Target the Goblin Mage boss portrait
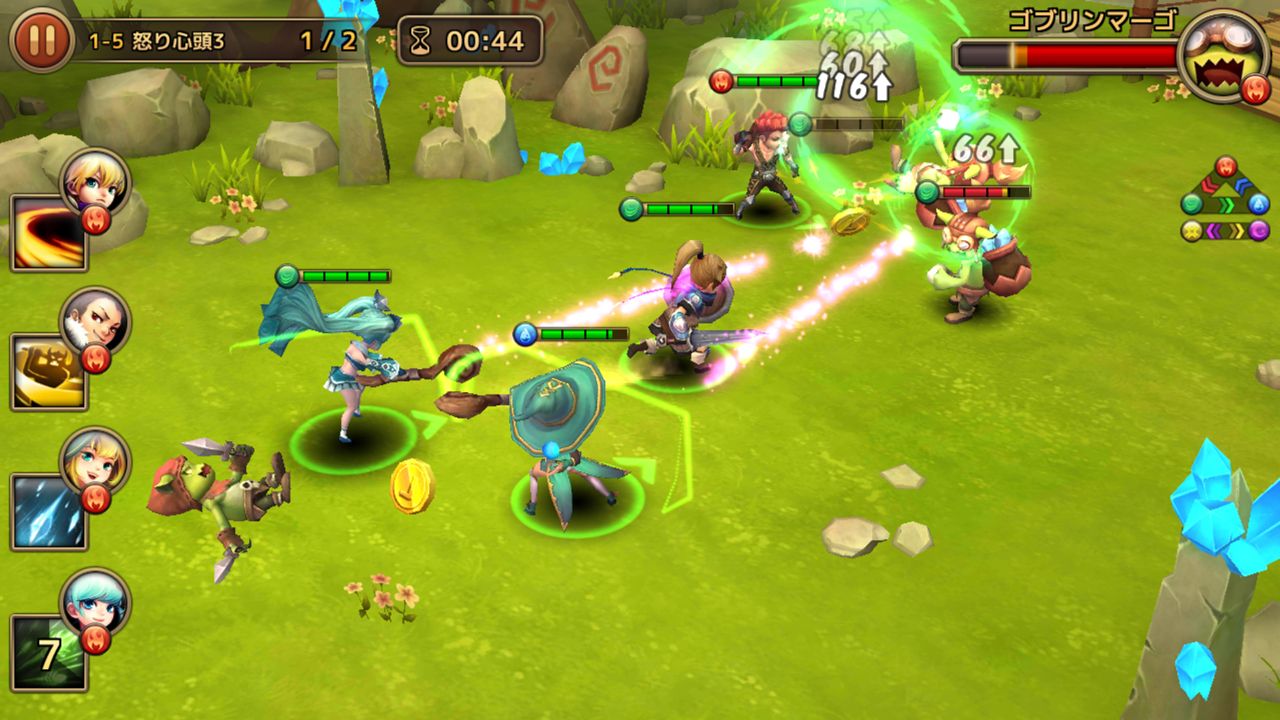 [x=1223, y=56]
